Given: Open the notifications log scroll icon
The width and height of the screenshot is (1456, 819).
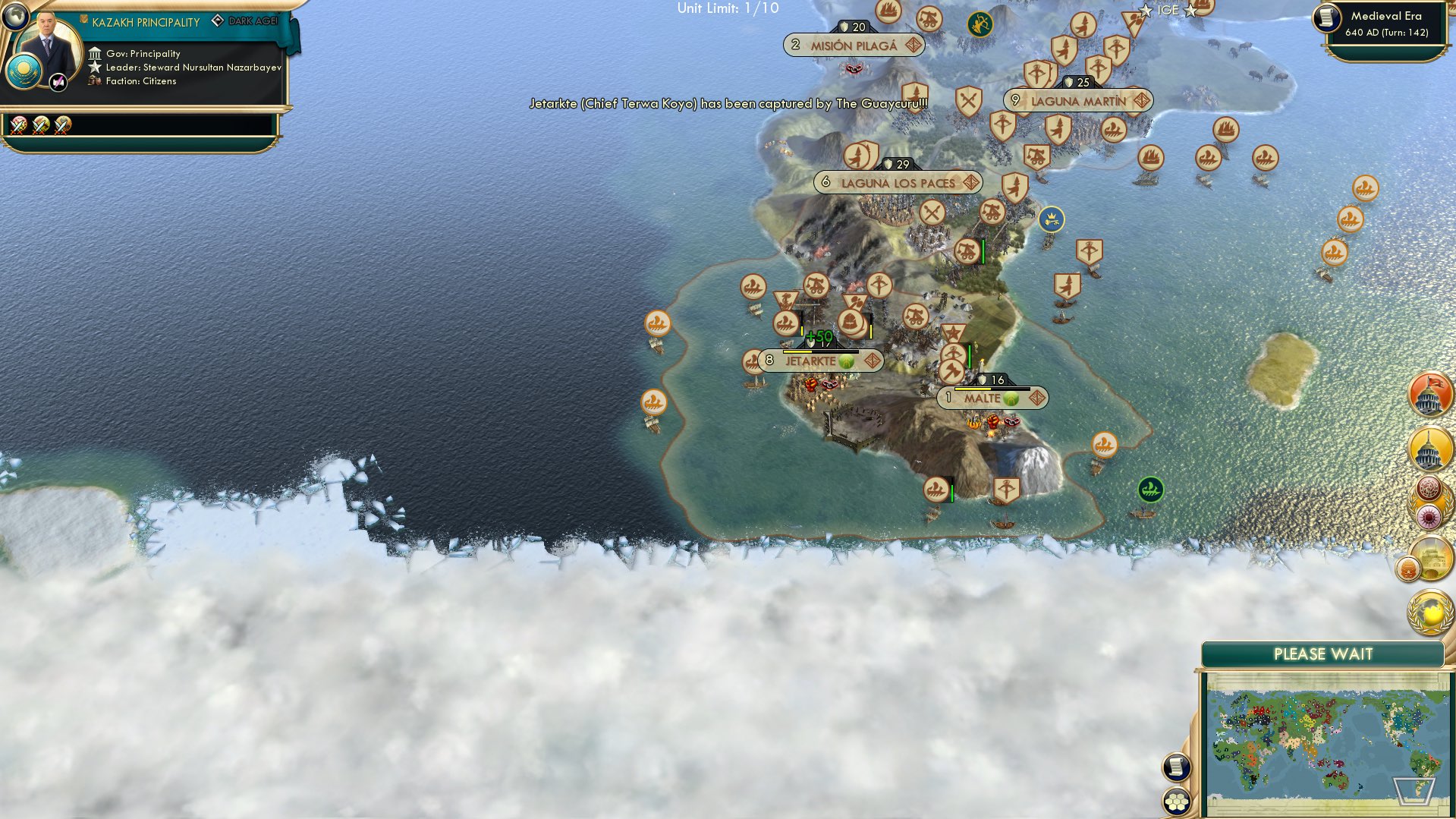Looking at the screenshot, I should pos(1176,767).
